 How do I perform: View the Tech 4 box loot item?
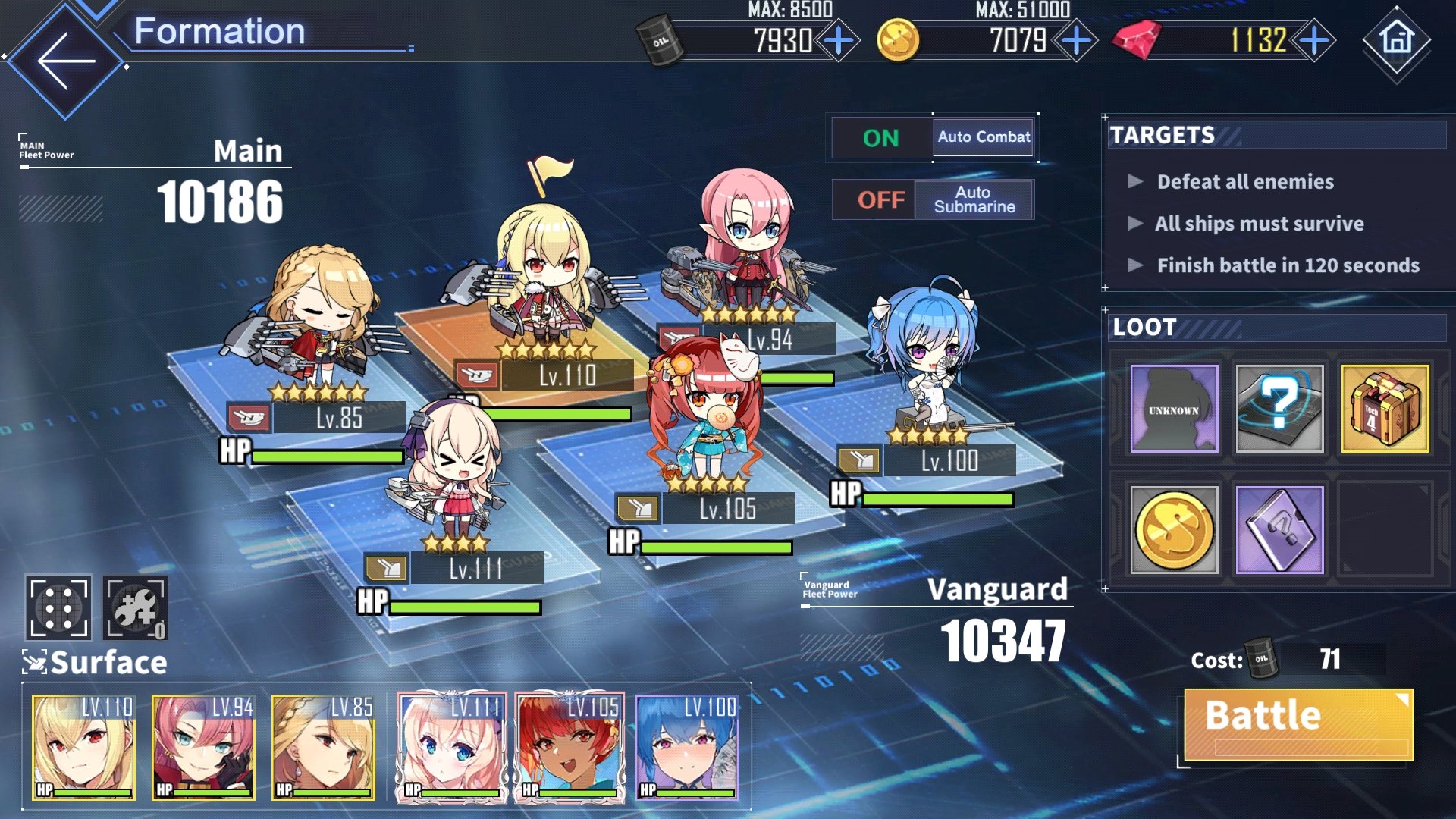1385,409
